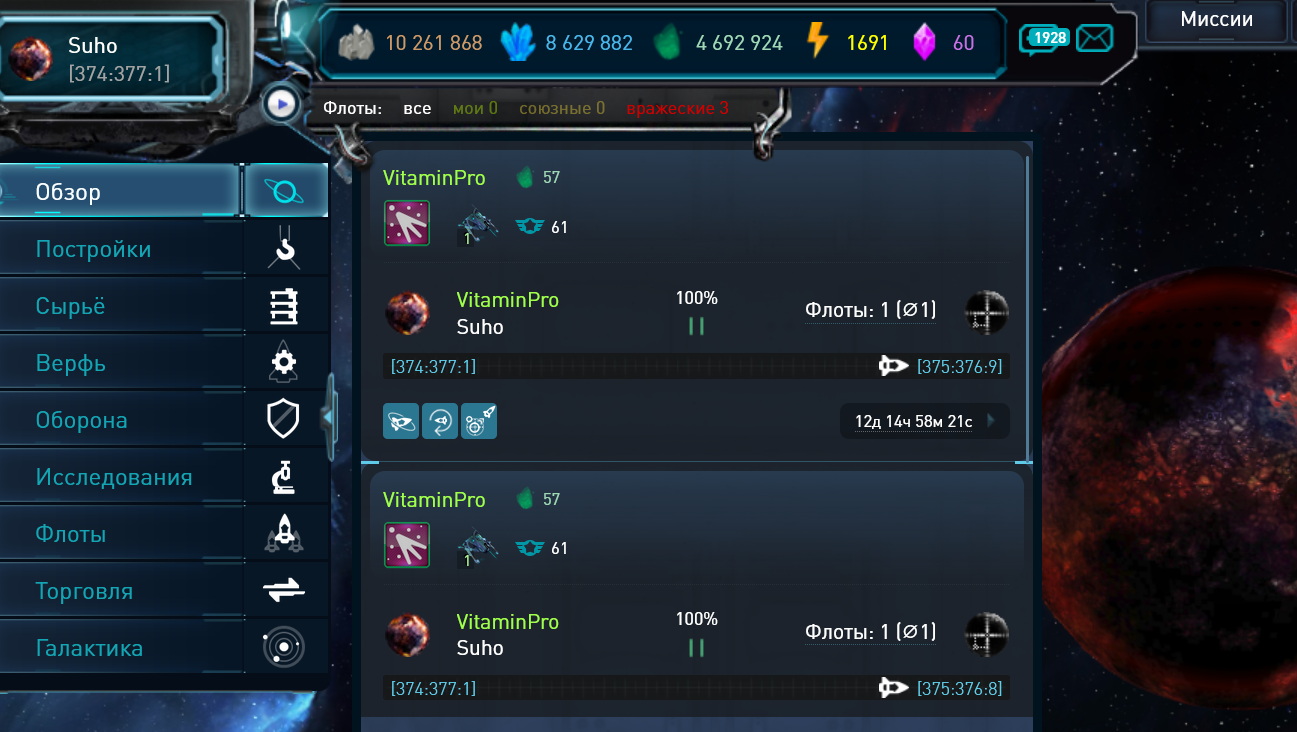Show все fleets filter
The image size is (1297, 732).
pyautogui.click(x=417, y=108)
